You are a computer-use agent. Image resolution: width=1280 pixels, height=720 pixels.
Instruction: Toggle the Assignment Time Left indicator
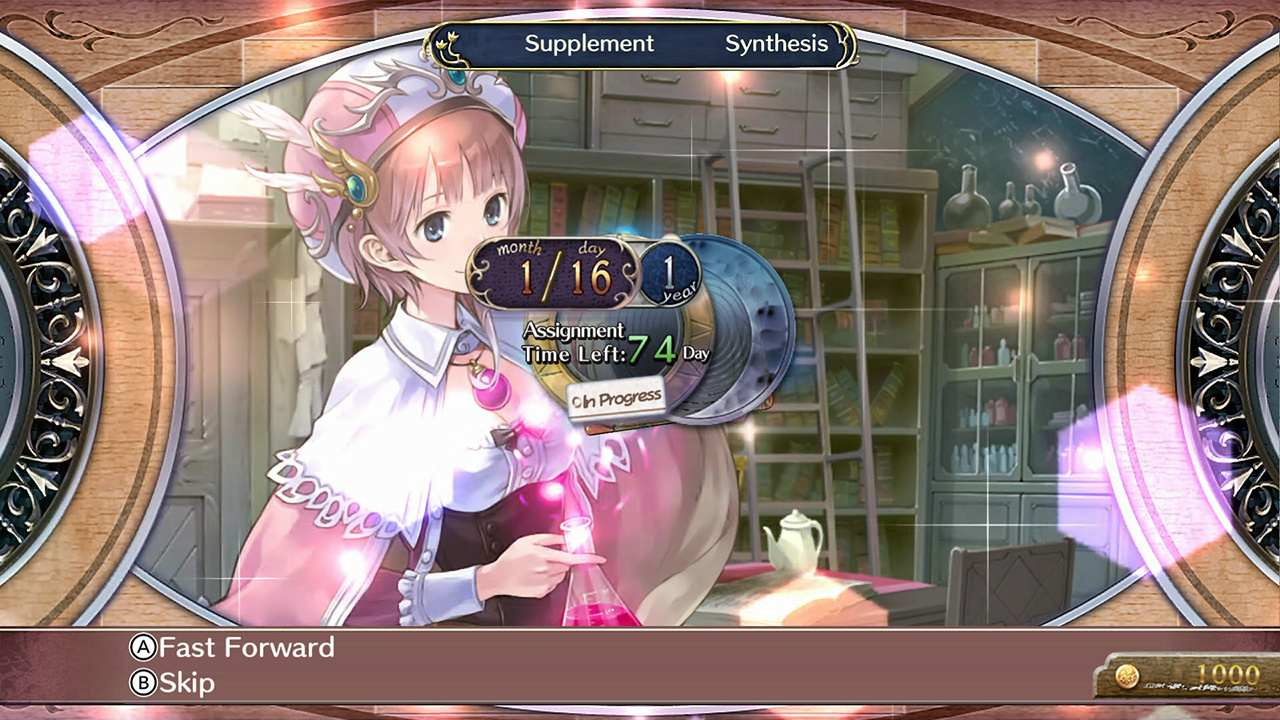click(575, 341)
